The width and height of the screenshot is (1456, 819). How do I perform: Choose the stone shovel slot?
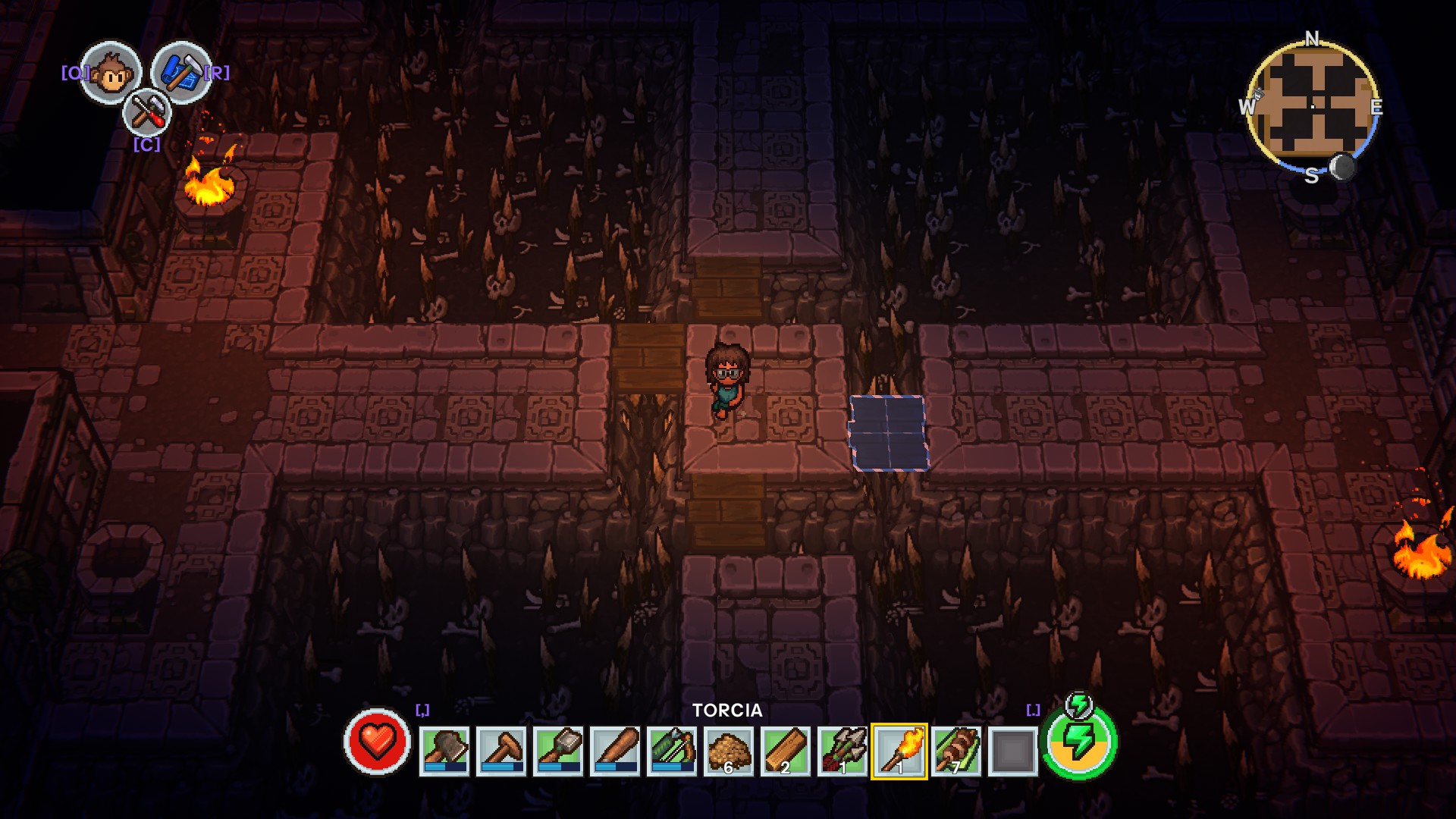click(558, 751)
